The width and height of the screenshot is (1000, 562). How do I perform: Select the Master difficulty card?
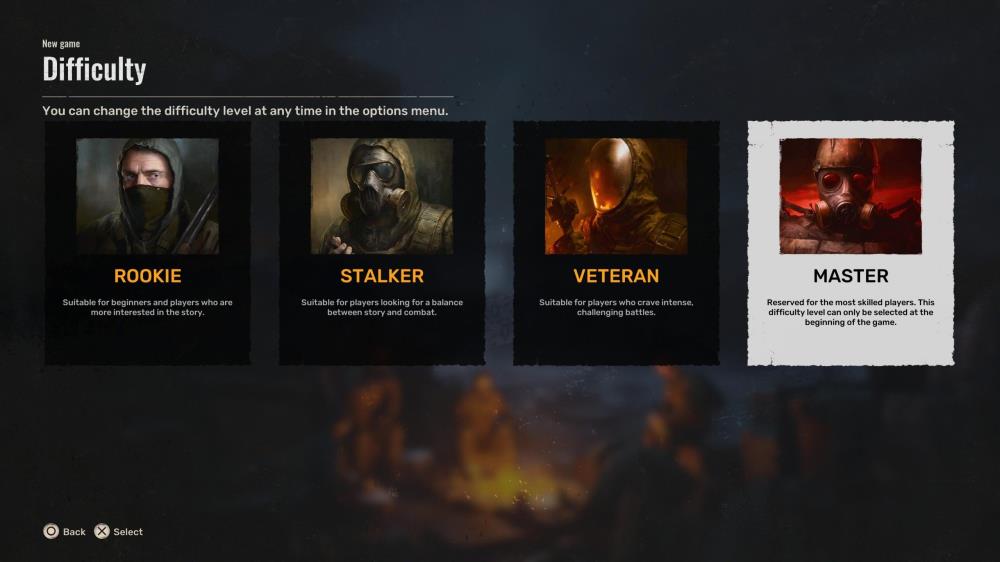click(x=851, y=243)
